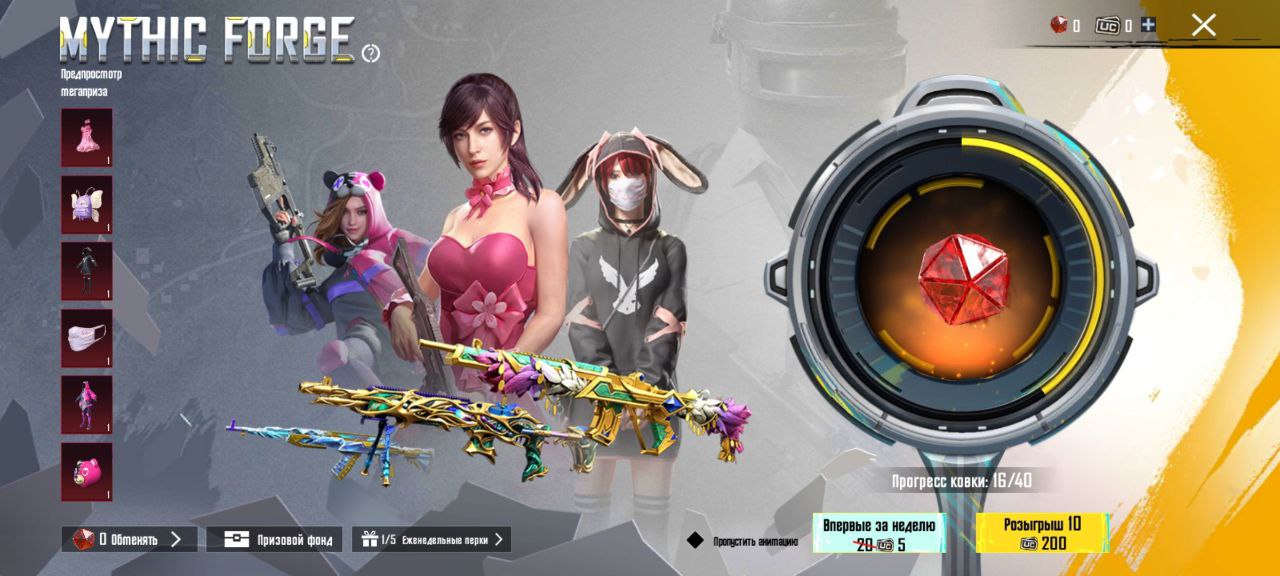
Task: Preview the pink bear head prize
Action: coord(87,471)
